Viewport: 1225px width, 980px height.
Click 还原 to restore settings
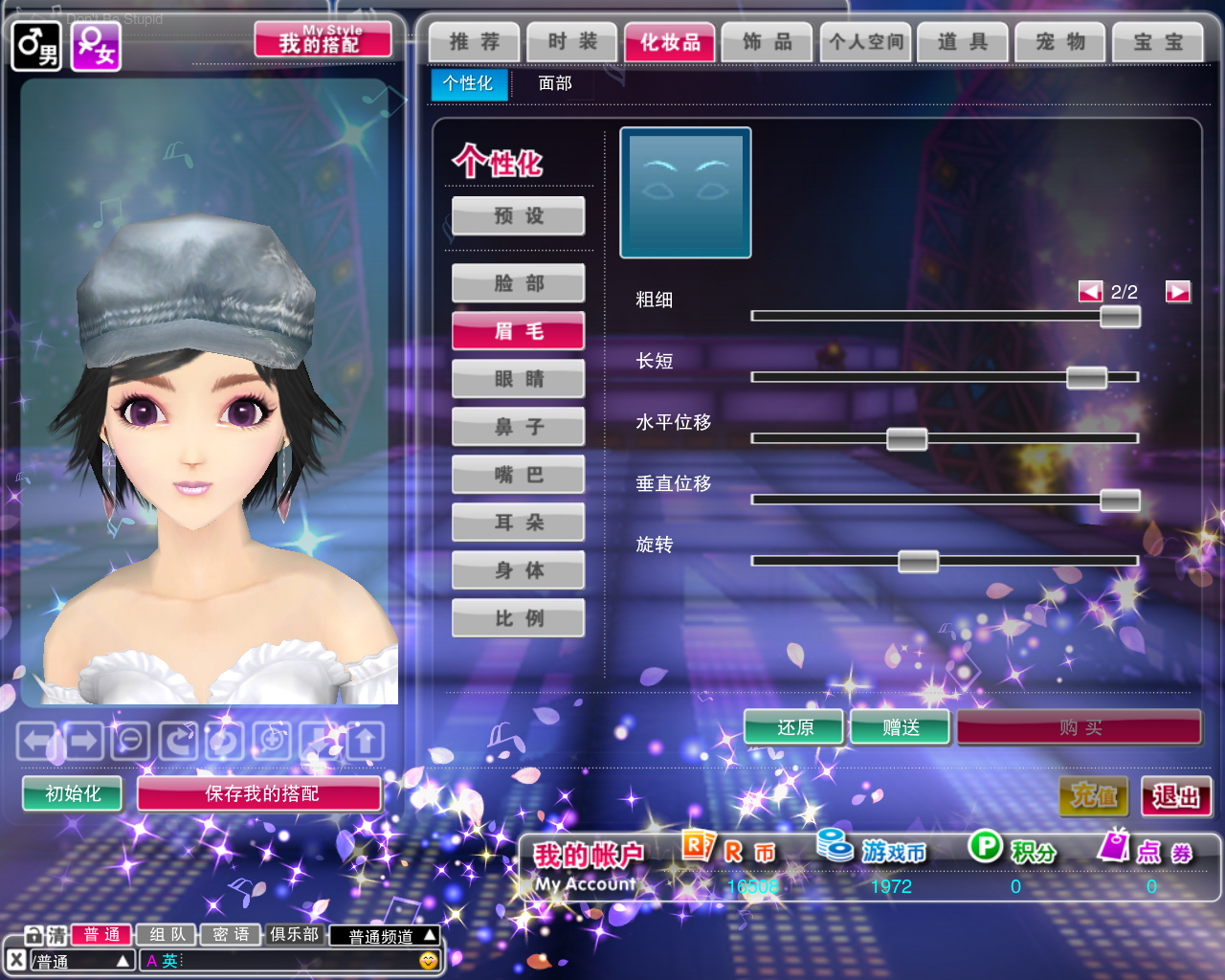click(x=794, y=728)
